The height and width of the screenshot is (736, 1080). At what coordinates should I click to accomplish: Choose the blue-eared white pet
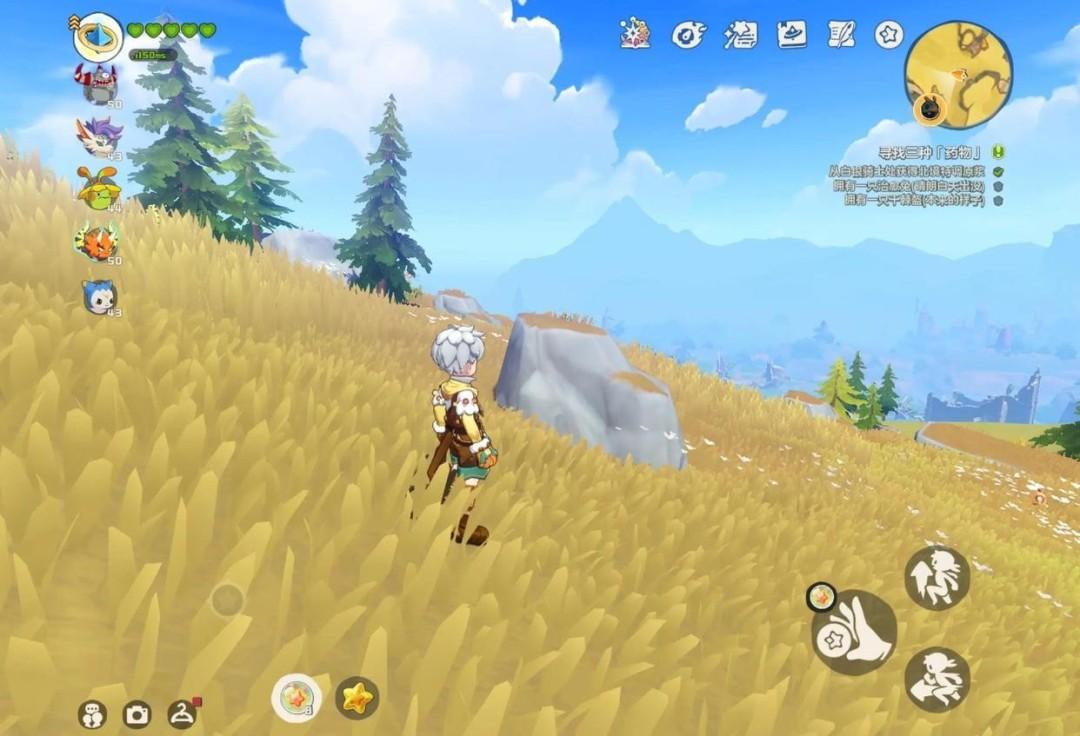[99, 296]
